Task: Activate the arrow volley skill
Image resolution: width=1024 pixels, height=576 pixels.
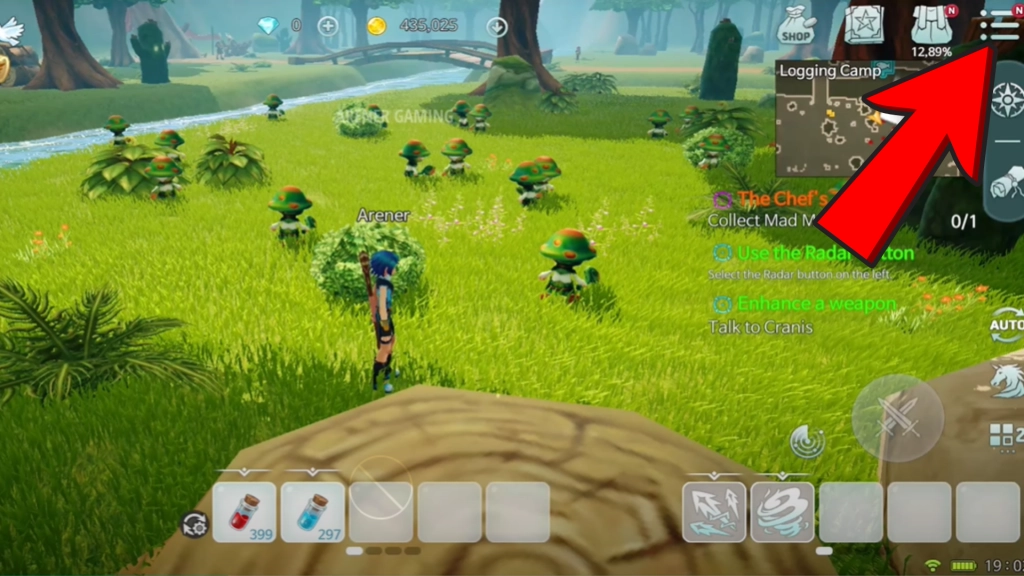Action: point(714,512)
